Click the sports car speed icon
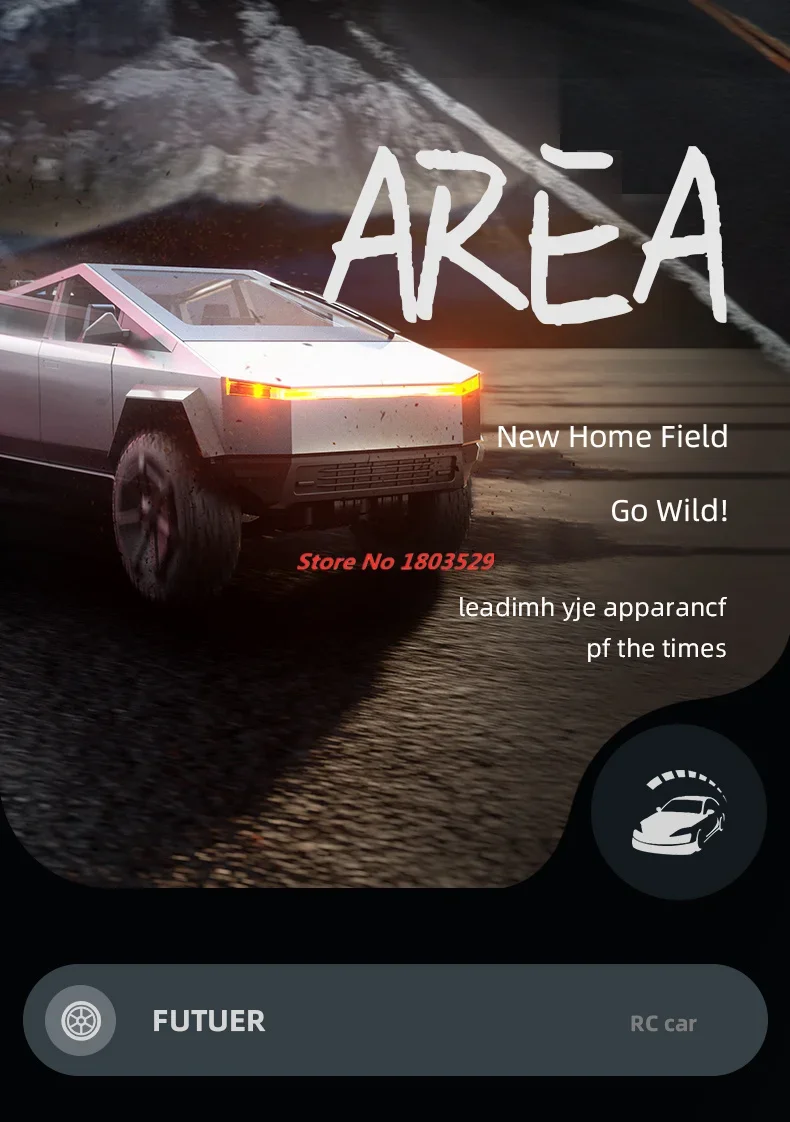The image size is (790, 1122). pyautogui.click(x=679, y=811)
